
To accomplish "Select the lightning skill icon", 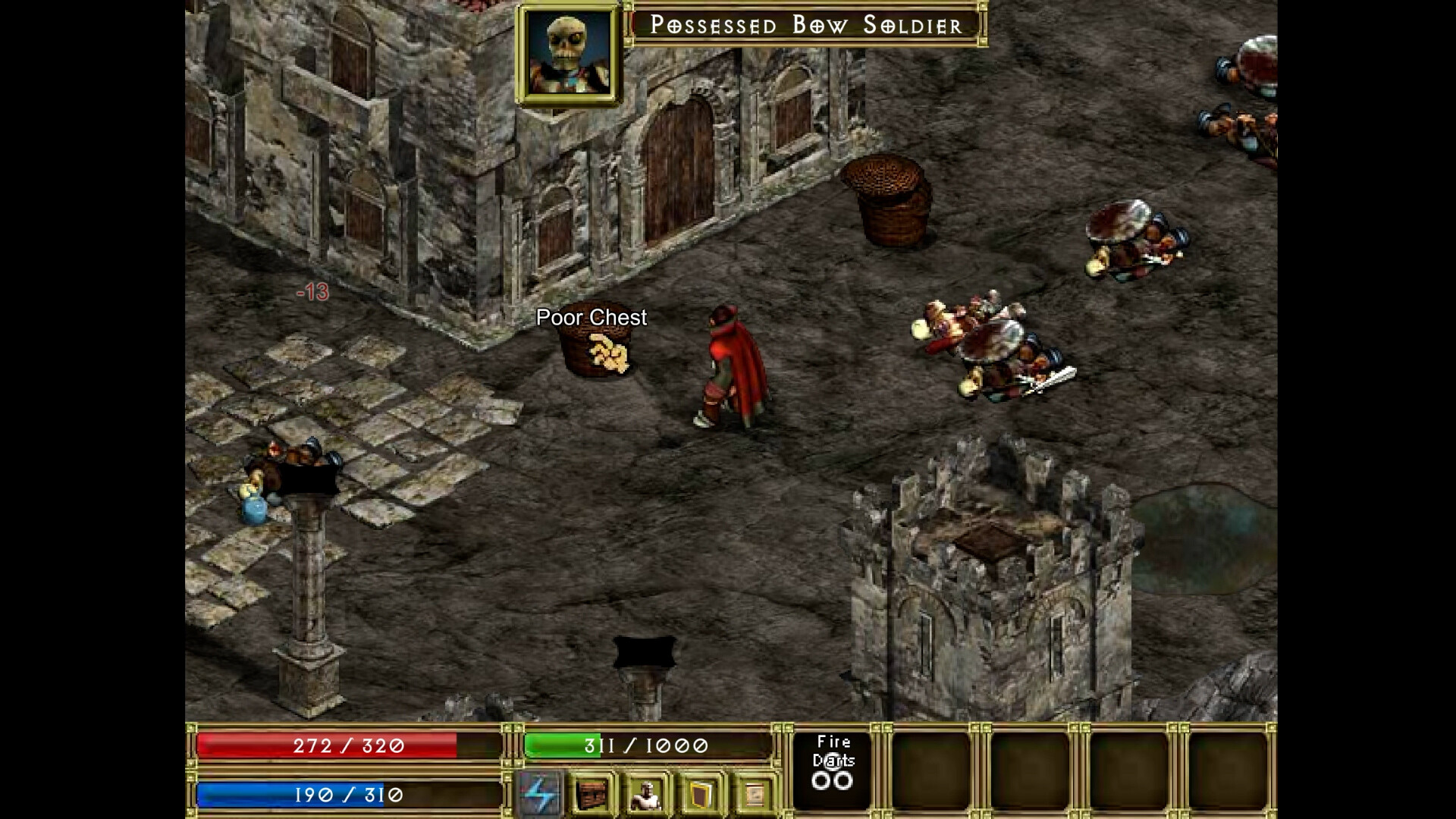I will (541, 792).
